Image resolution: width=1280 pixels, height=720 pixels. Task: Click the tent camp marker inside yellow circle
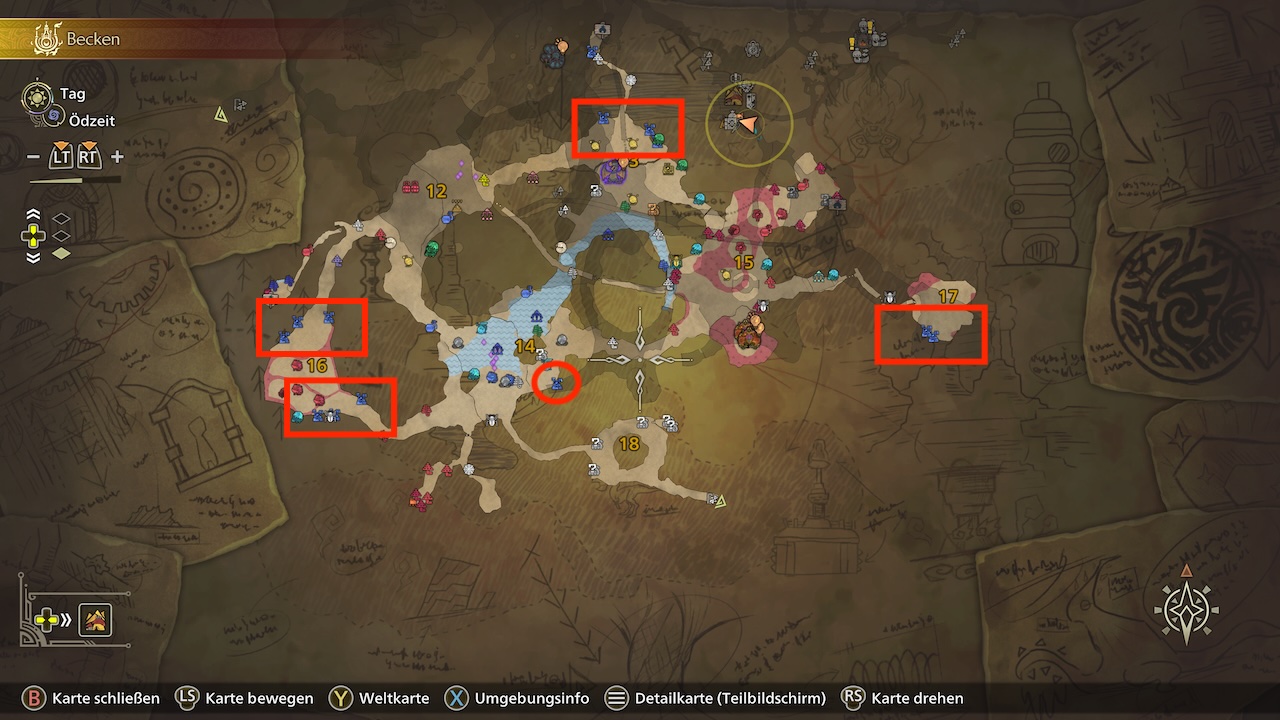735,98
